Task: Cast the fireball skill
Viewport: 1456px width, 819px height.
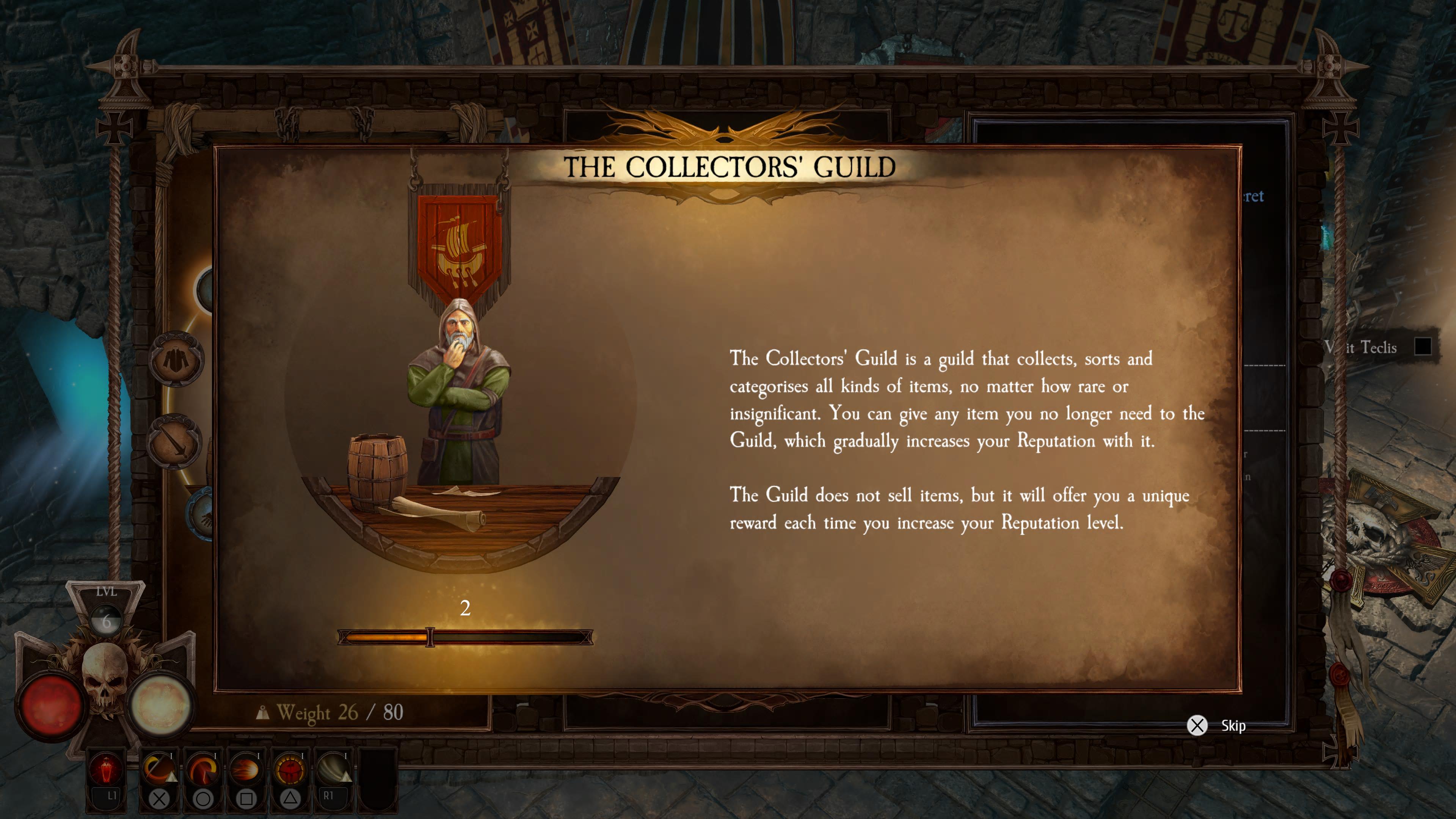Action: (246, 770)
